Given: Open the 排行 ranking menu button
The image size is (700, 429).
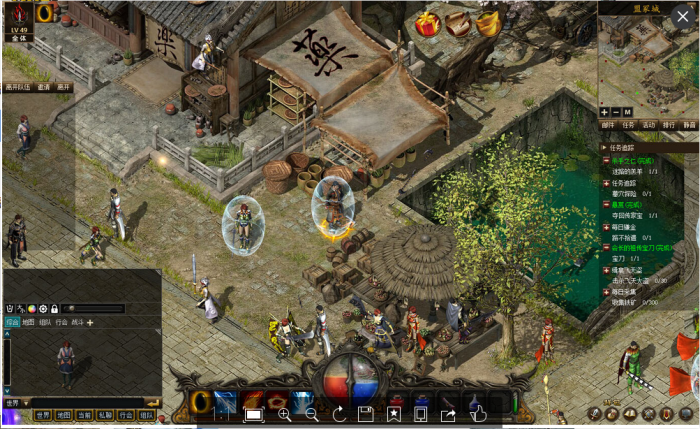Looking at the screenshot, I should (669, 125).
